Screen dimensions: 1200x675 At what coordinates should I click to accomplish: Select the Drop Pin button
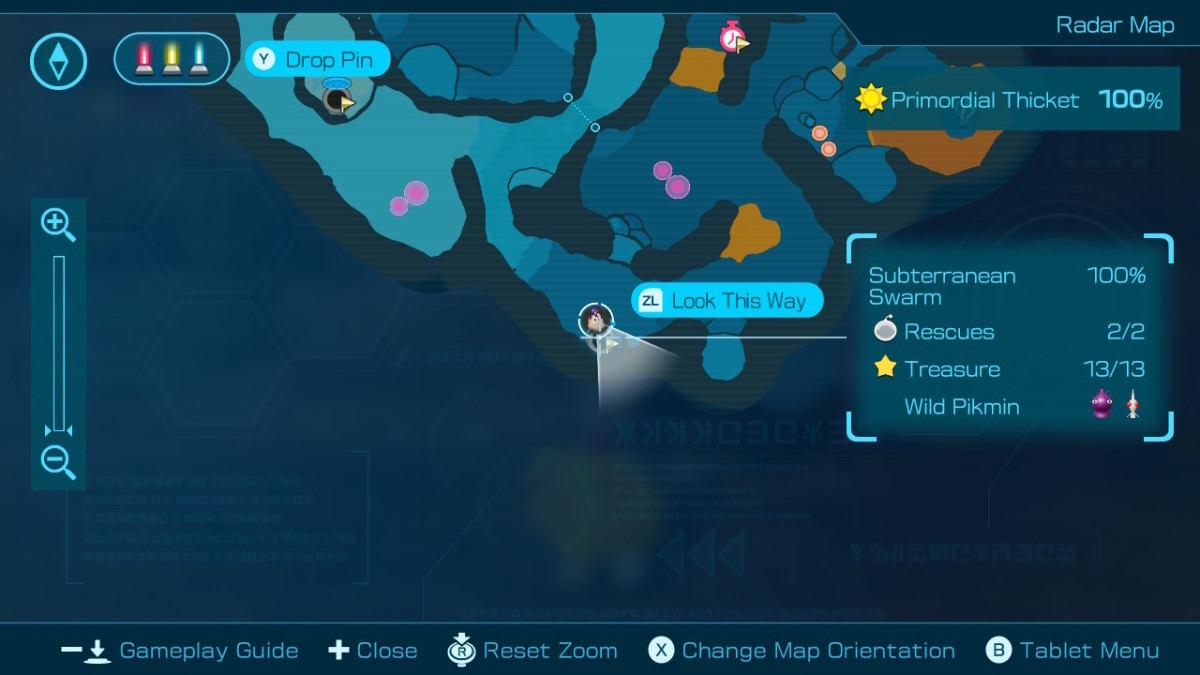click(317, 60)
